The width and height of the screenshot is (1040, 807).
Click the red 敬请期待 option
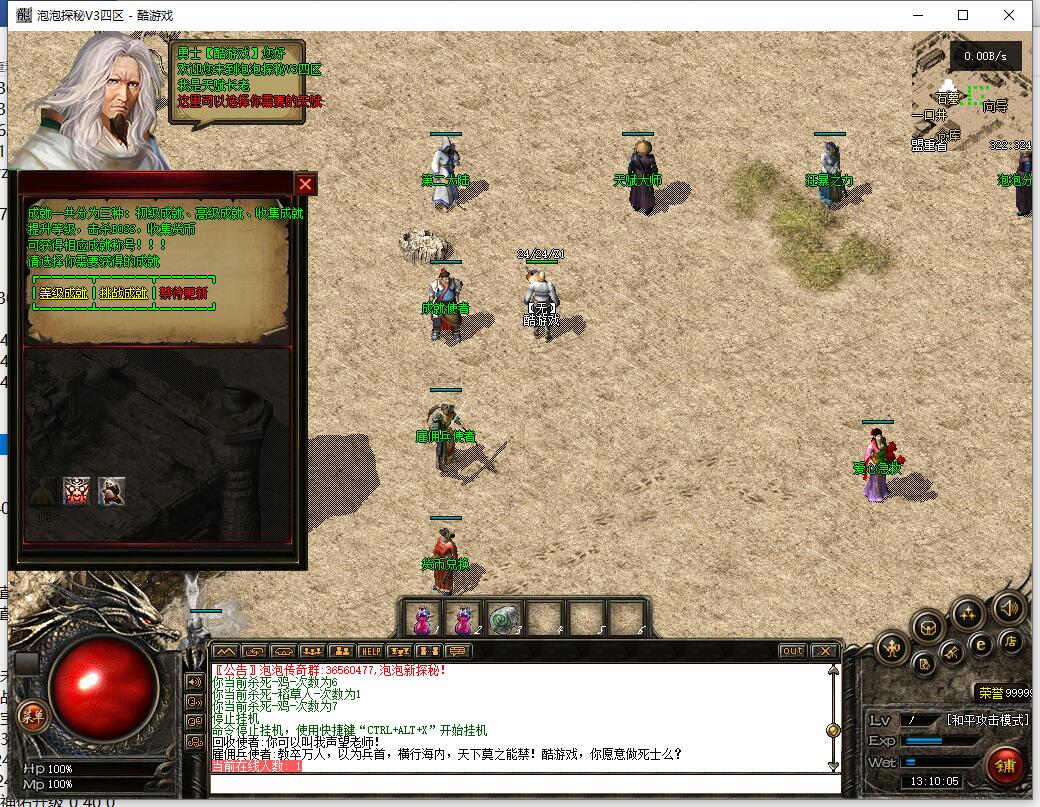click(x=183, y=293)
